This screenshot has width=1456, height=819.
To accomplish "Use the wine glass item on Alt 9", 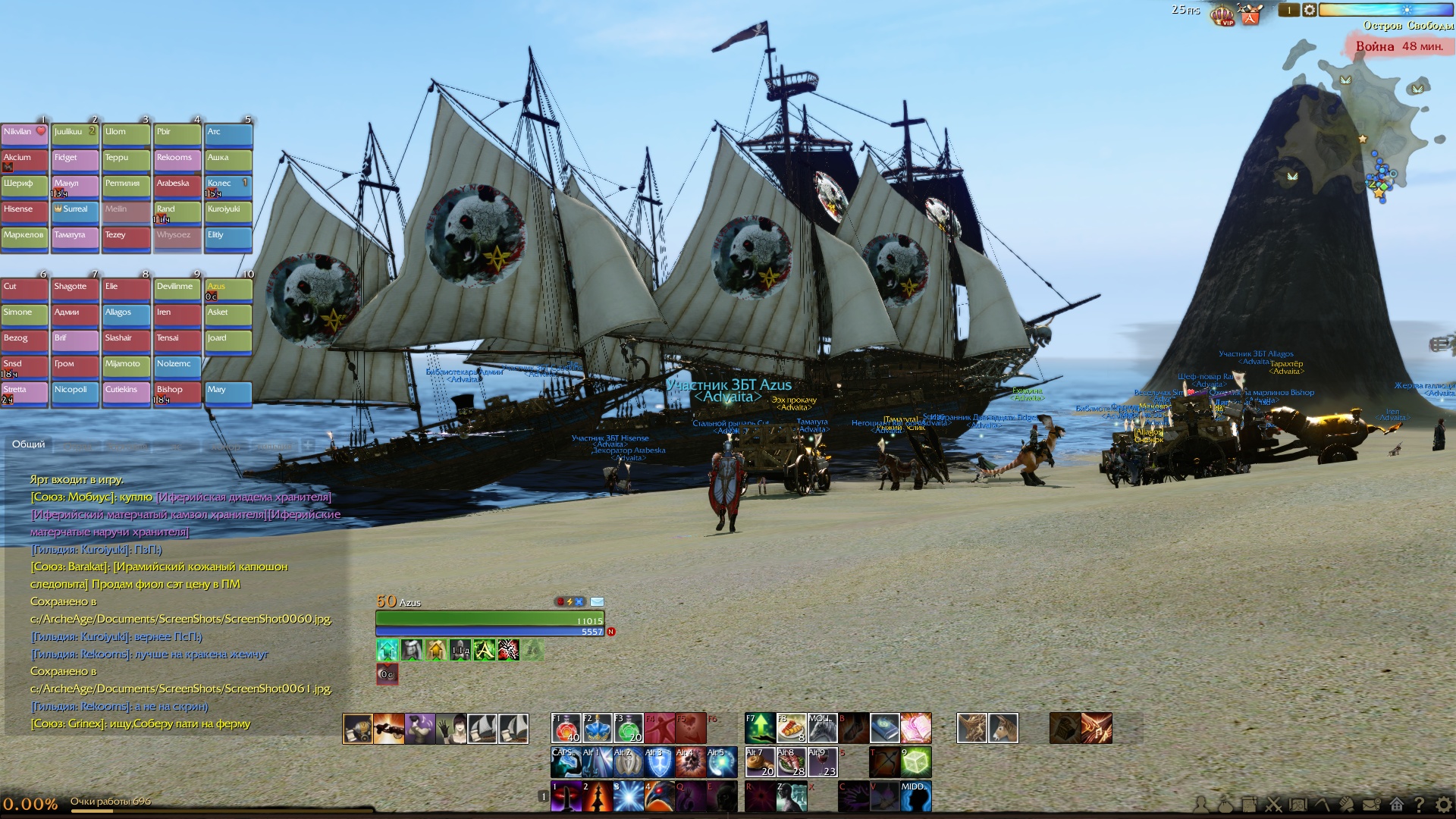I will click(822, 762).
